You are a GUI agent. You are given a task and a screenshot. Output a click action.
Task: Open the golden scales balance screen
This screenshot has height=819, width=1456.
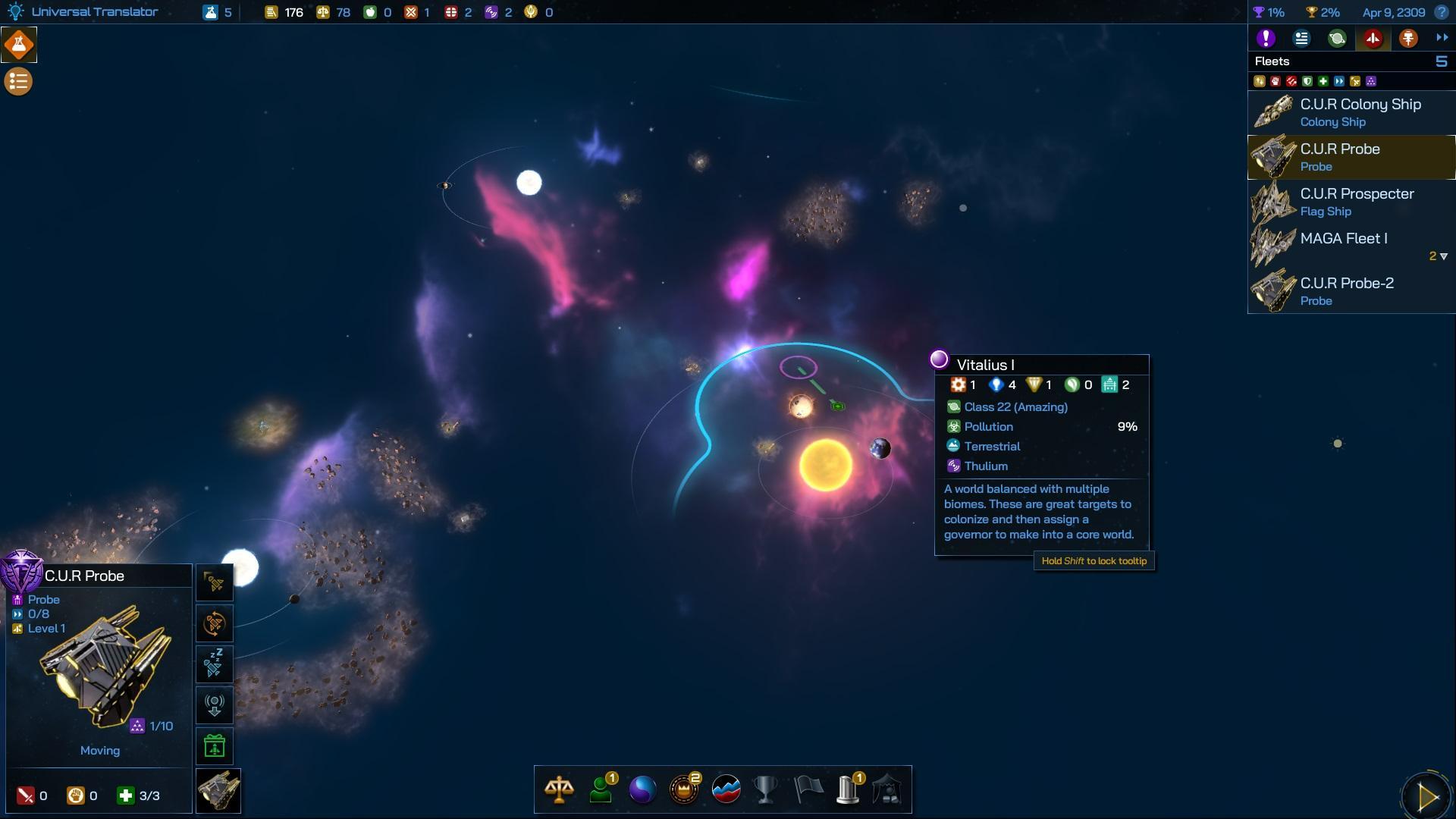tap(559, 789)
